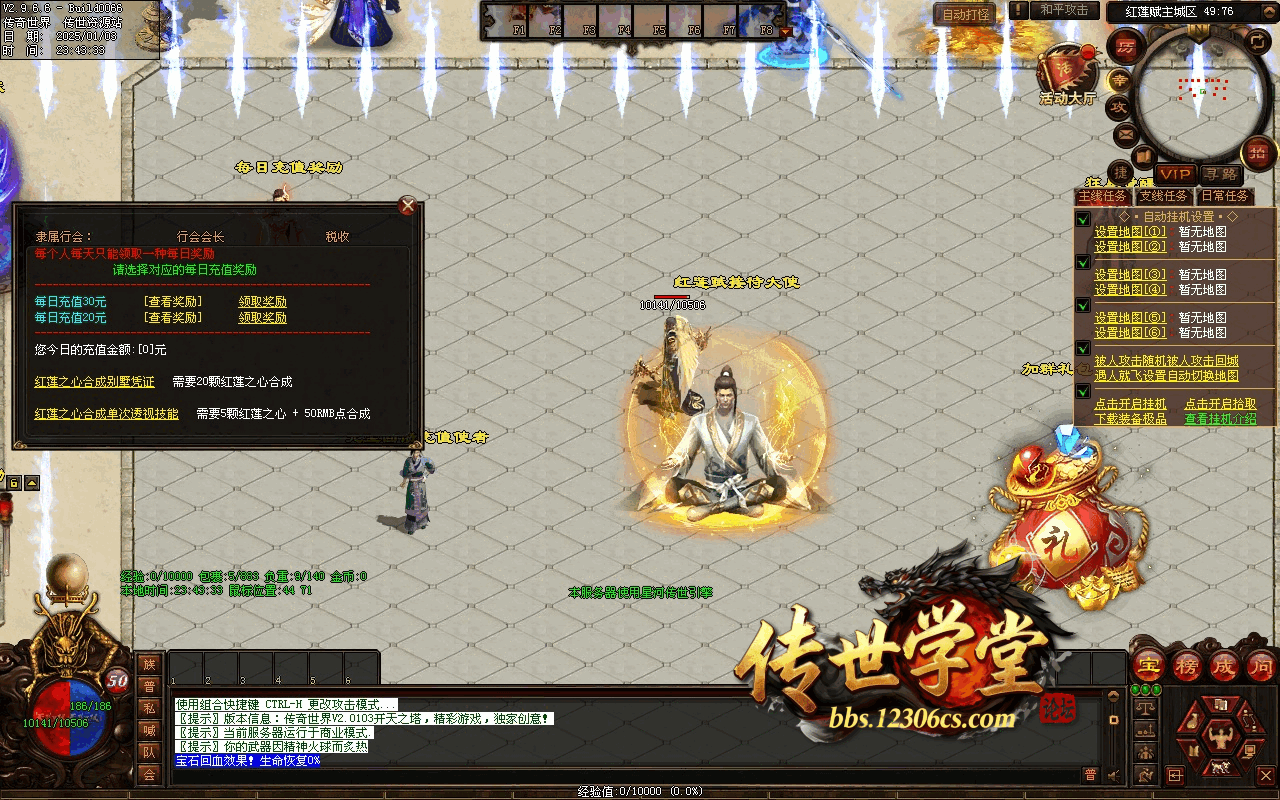Open the 日常任务 daily quest tab
This screenshot has height=800, width=1280.
pos(1225,196)
